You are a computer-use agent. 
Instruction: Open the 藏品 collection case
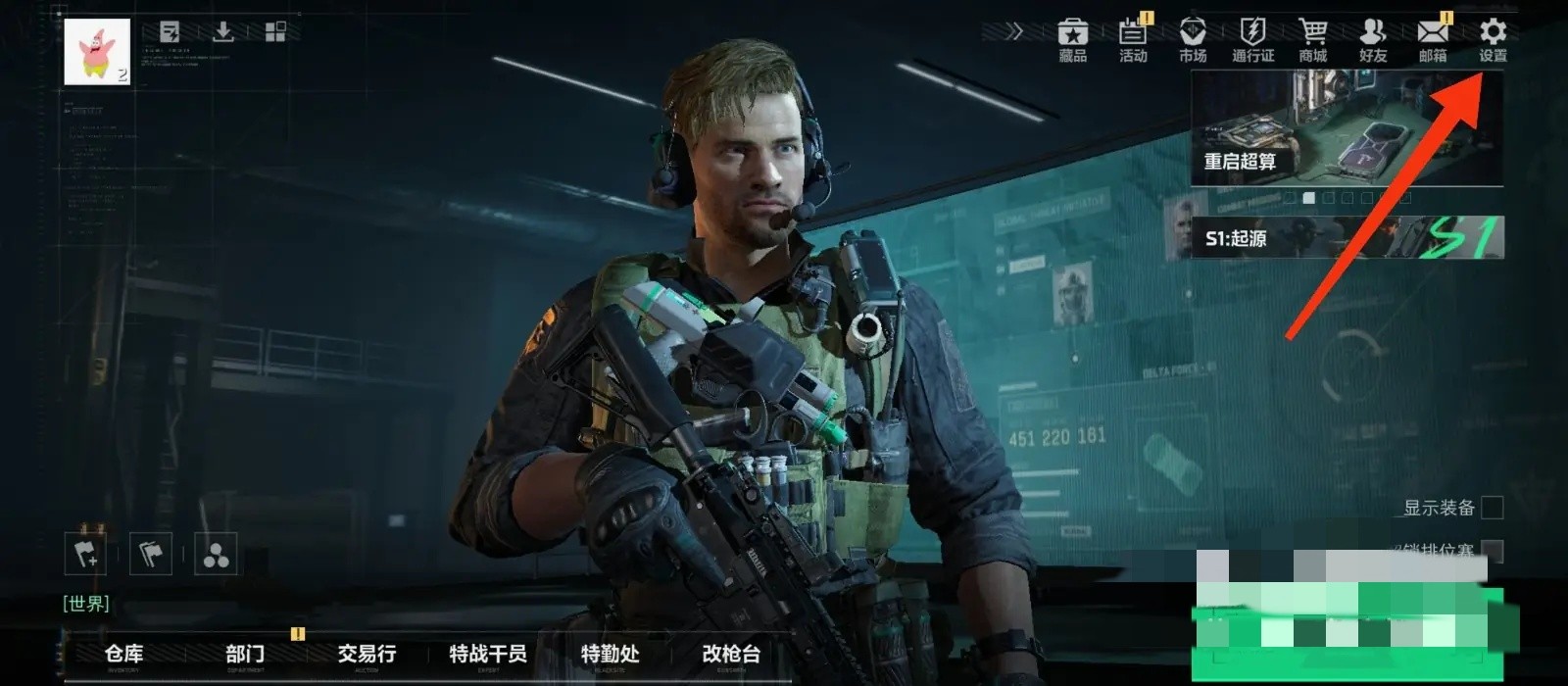pyautogui.click(x=1073, y=40)
